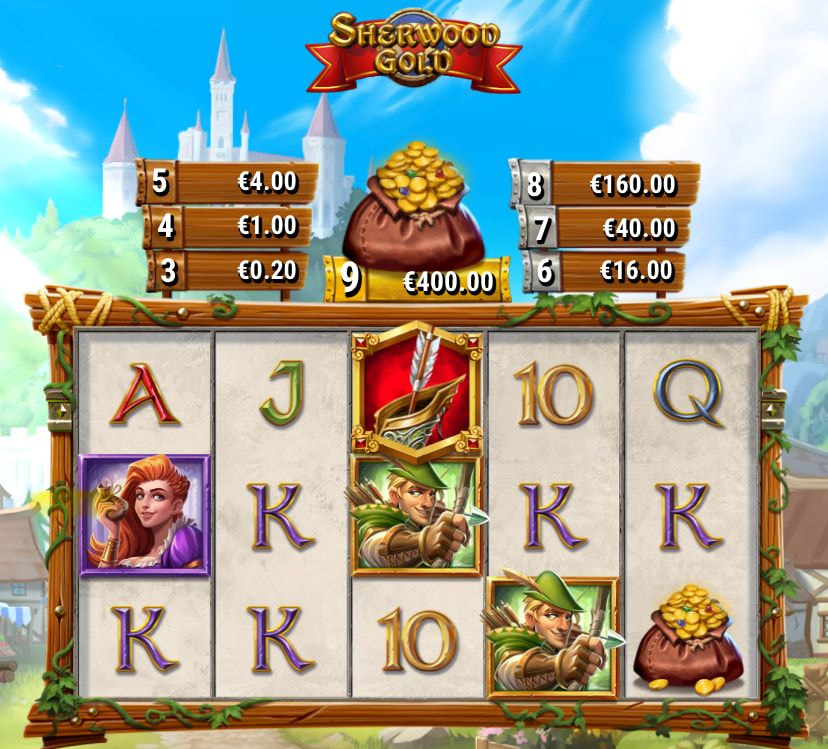This screenshot has width=828, height=749.
Task: Choose the green J reel symbol
Action: click(x=281, y=393)
